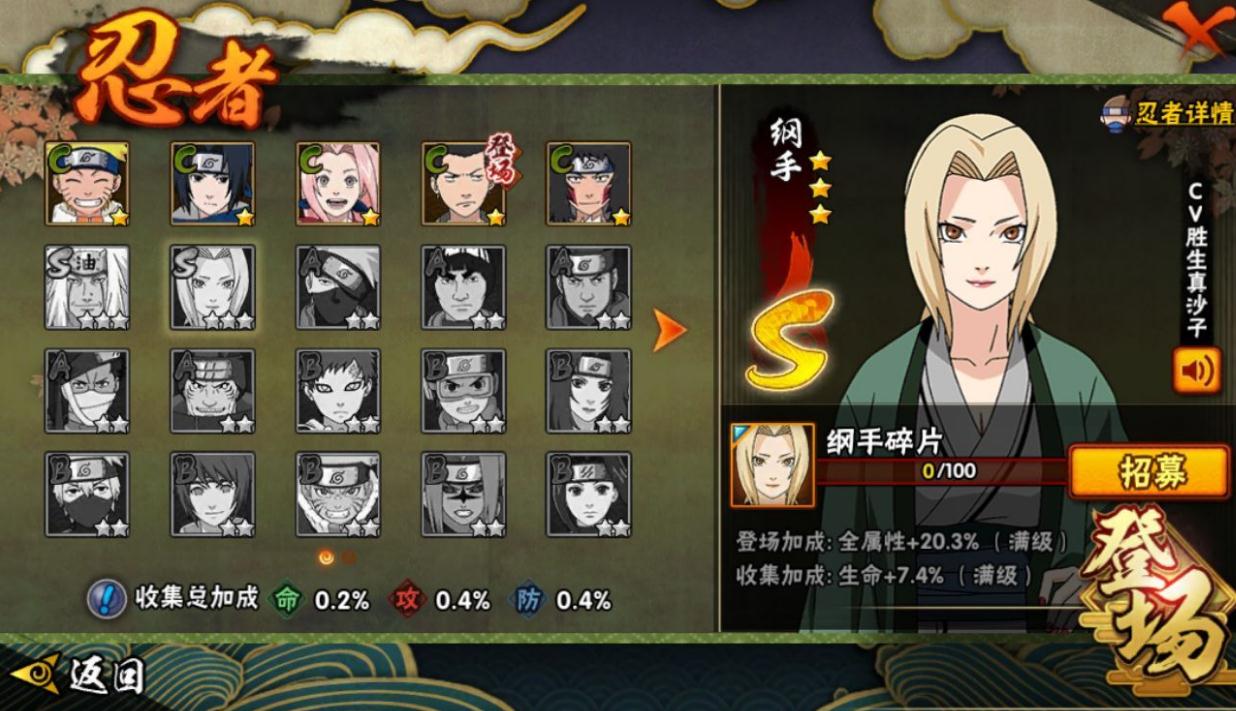Recruit Tsunade with the 招募 button
Screen dimensions: 1236x711
1148,471
